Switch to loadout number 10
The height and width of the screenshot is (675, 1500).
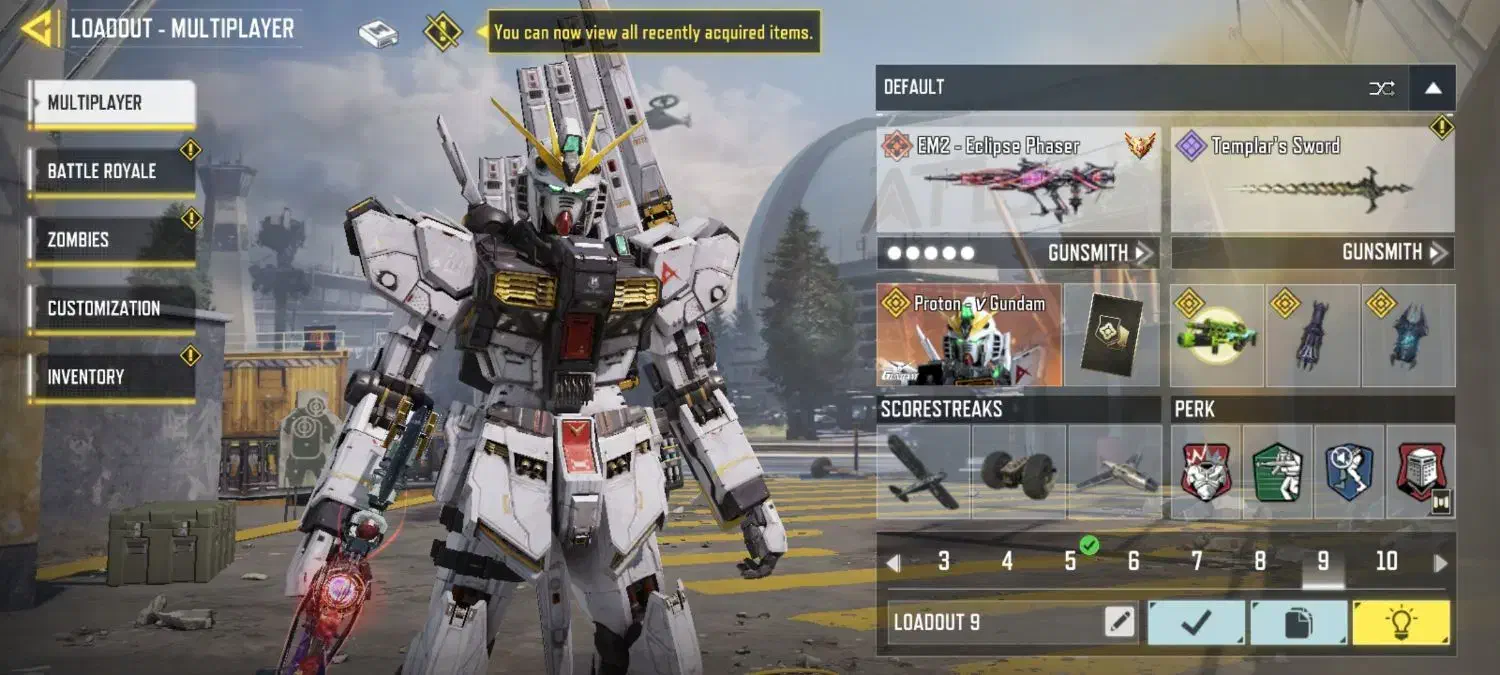point(1386,562)
